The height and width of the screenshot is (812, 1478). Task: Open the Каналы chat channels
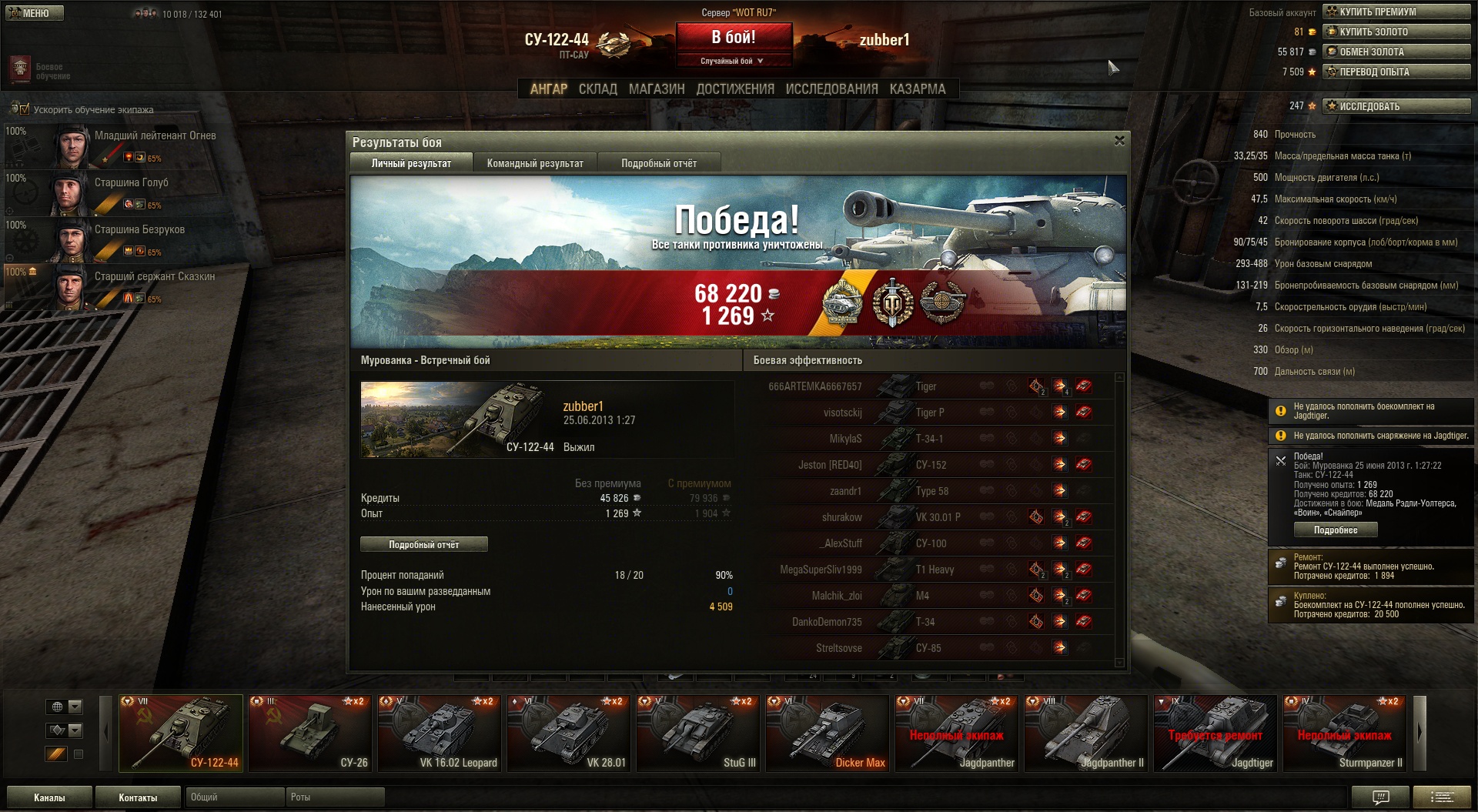point(49,797)
